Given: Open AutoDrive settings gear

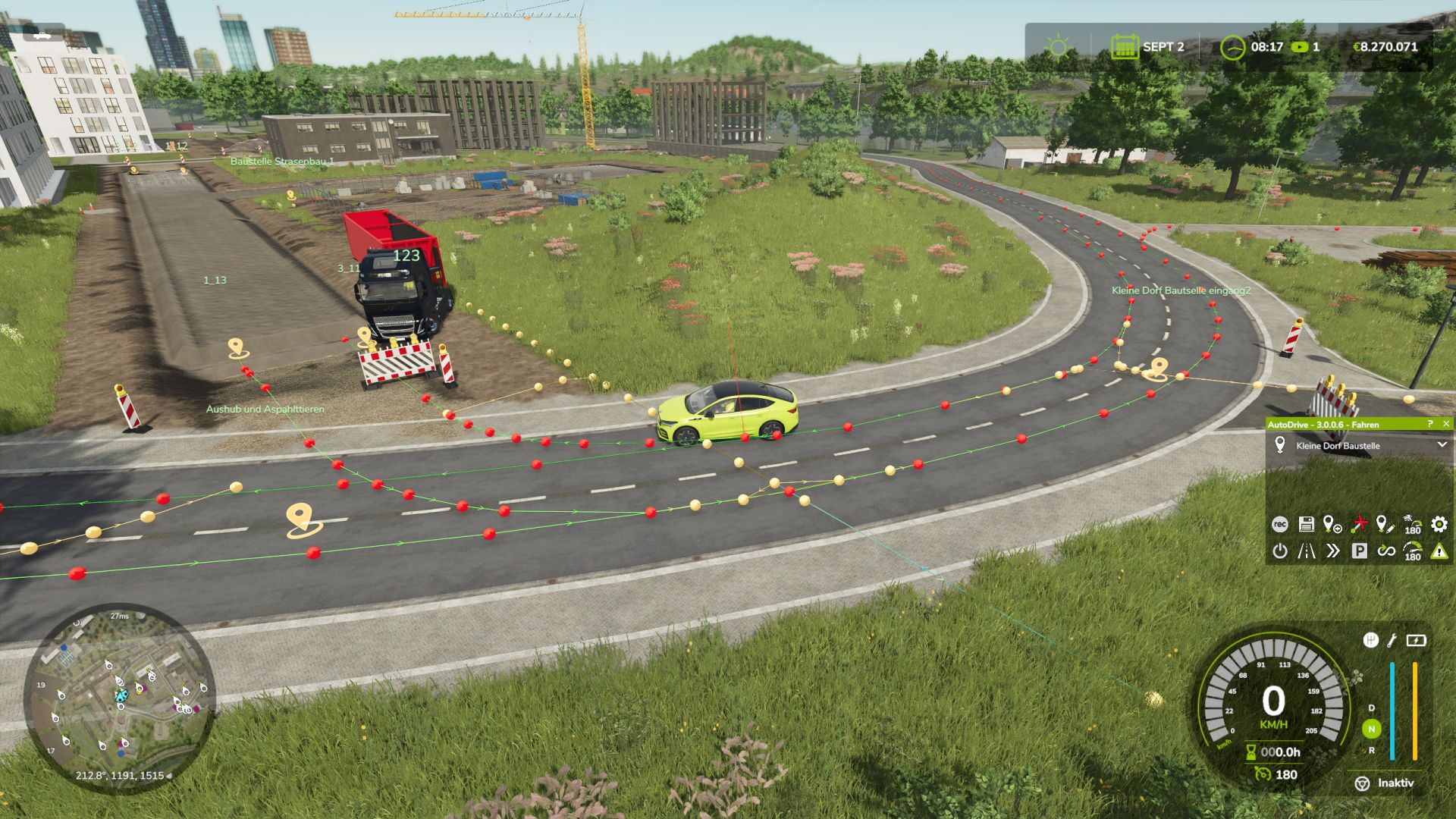Looking at the screenshot, I should [x=1439, y=524].
